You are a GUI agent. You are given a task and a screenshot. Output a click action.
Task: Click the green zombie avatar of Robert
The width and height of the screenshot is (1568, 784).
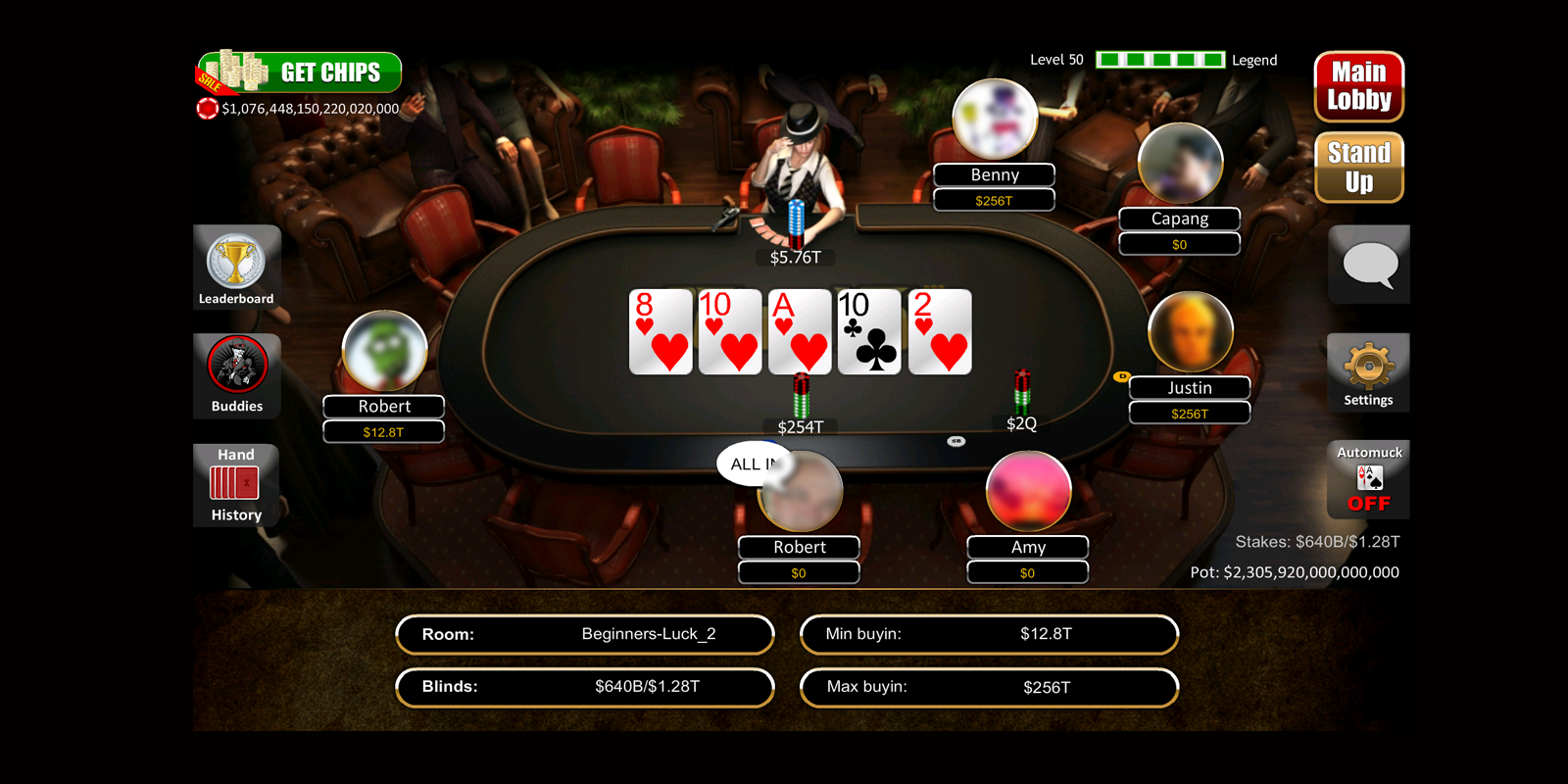pos(384,351)
